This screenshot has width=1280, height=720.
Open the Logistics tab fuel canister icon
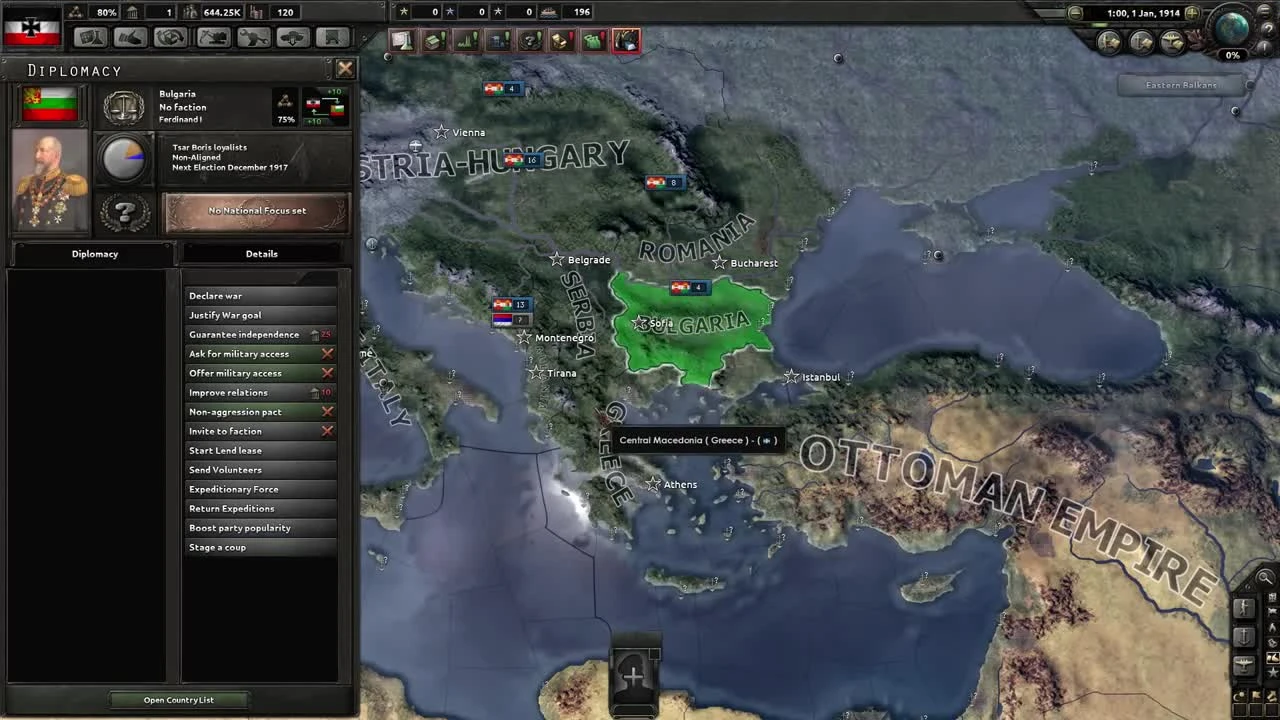(594, 40)
